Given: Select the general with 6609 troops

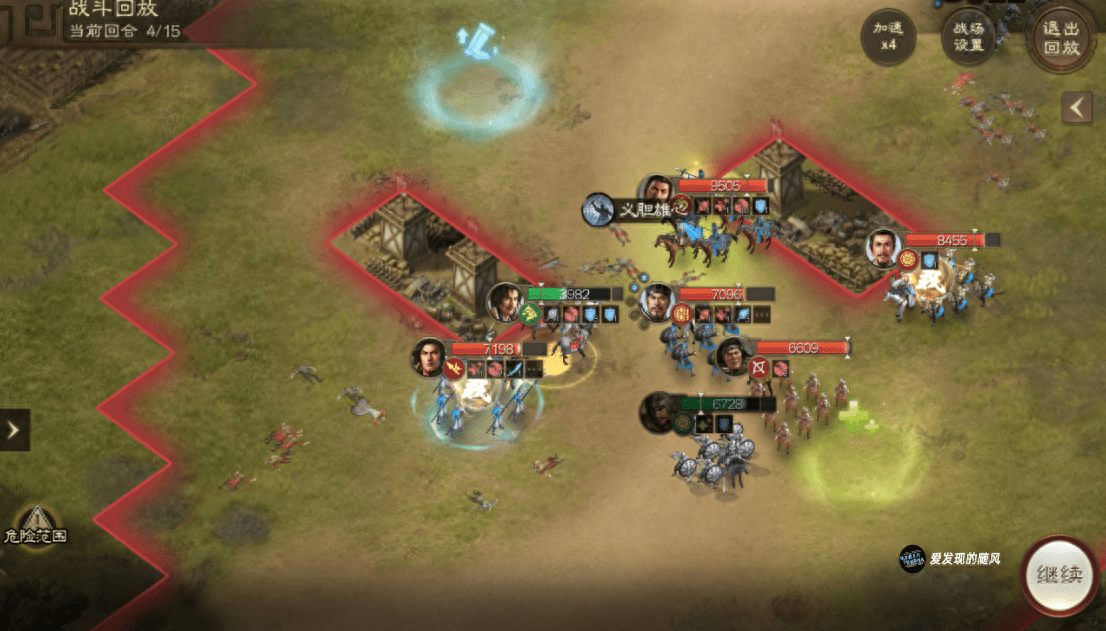Looking at the screenshot, I should point(735,357).
